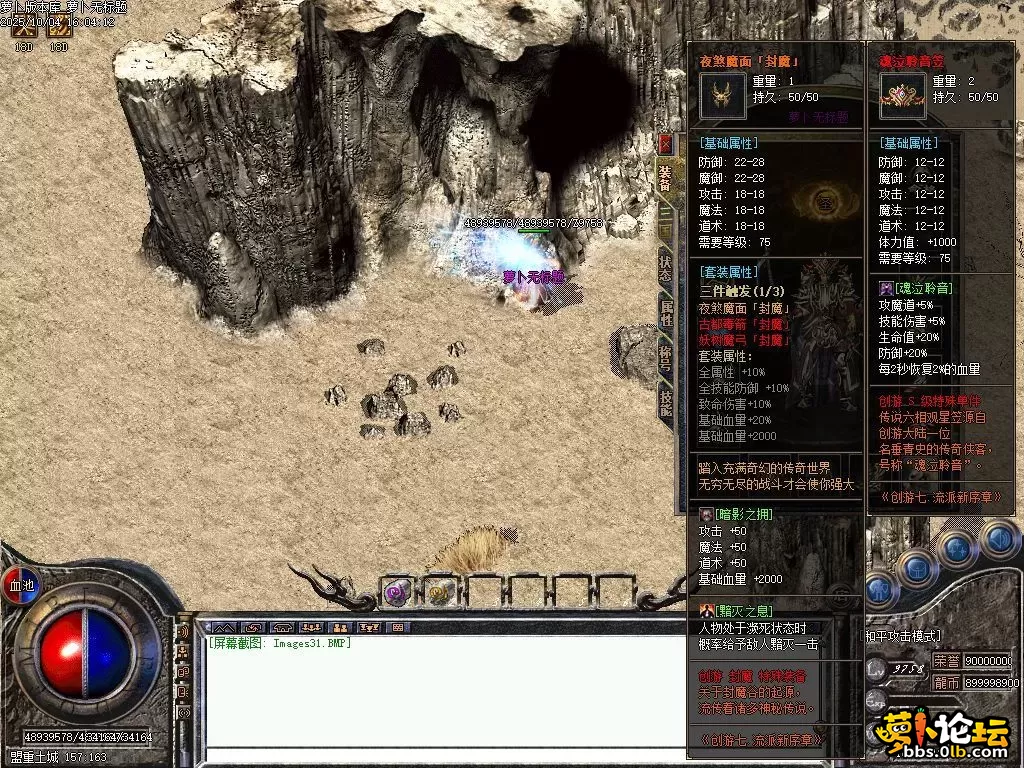Click the 血池 blood pool button
The width and height of the screenshot is (1024, 768).
(x=22, y=584)
